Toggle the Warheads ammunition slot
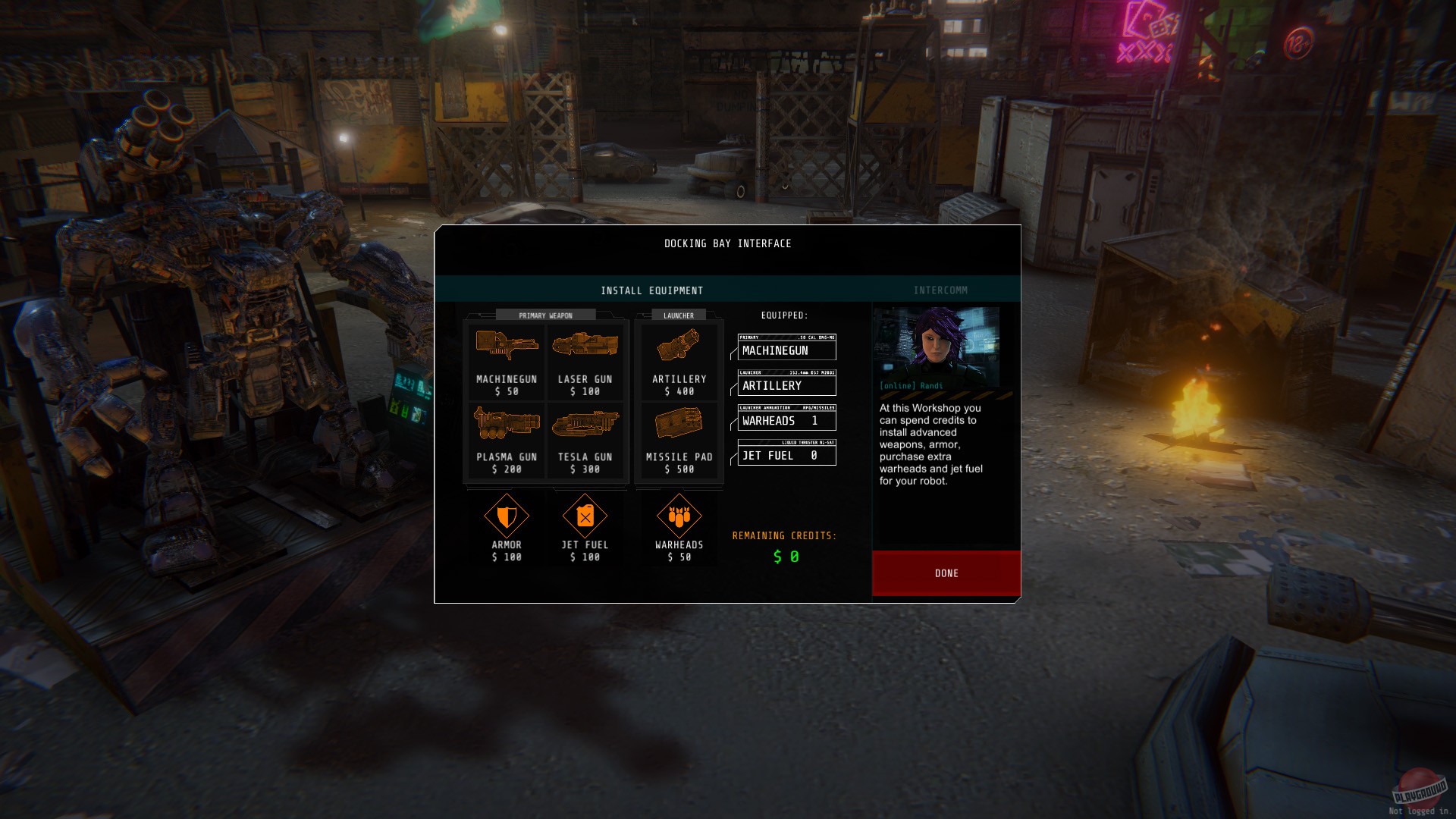This screenshot has height=819, width=1456. point(786,420)
